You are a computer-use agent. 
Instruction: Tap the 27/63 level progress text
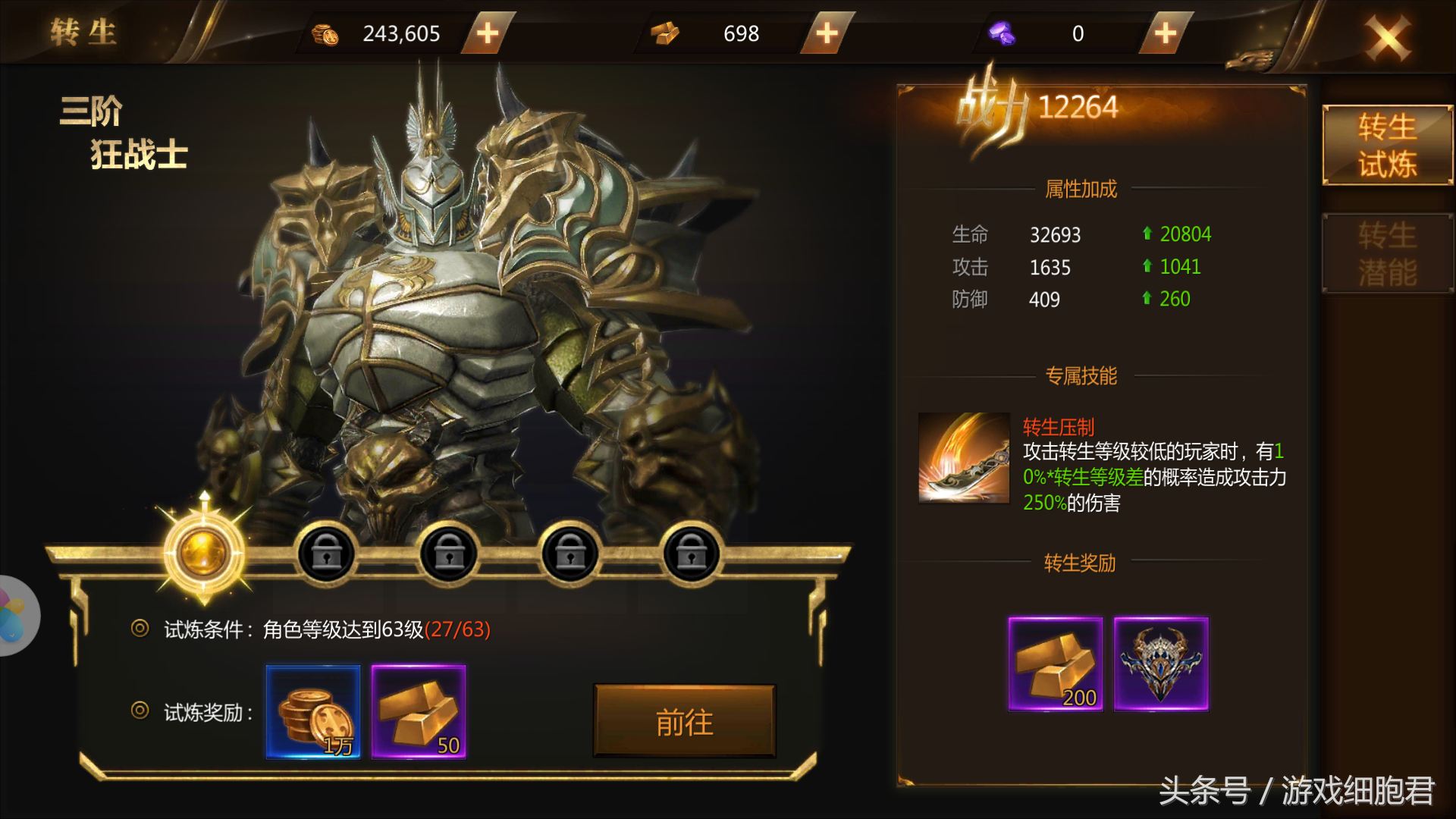click(x=458, y=630)
